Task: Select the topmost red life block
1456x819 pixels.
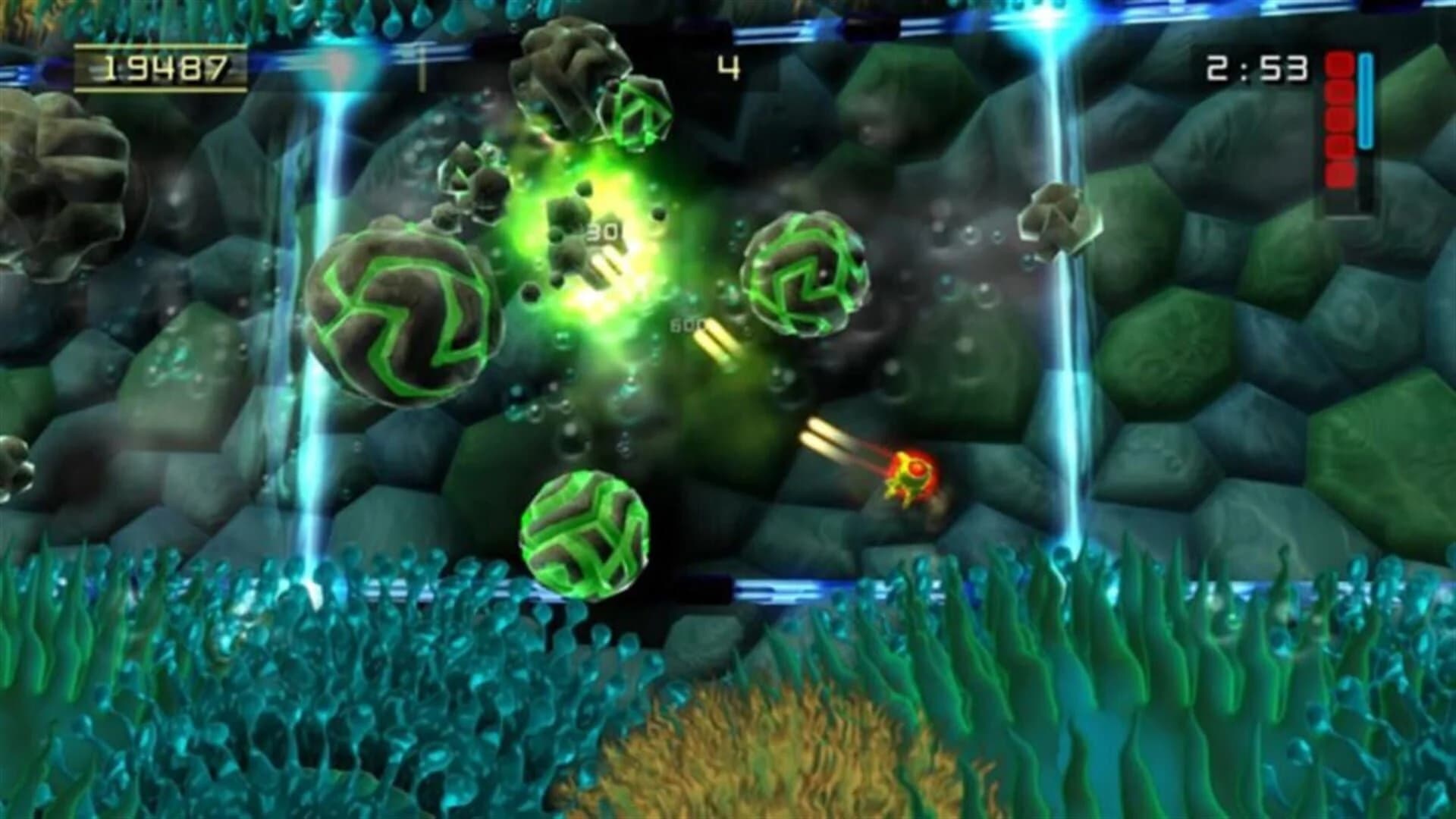Action: (x=1340, y=65)
